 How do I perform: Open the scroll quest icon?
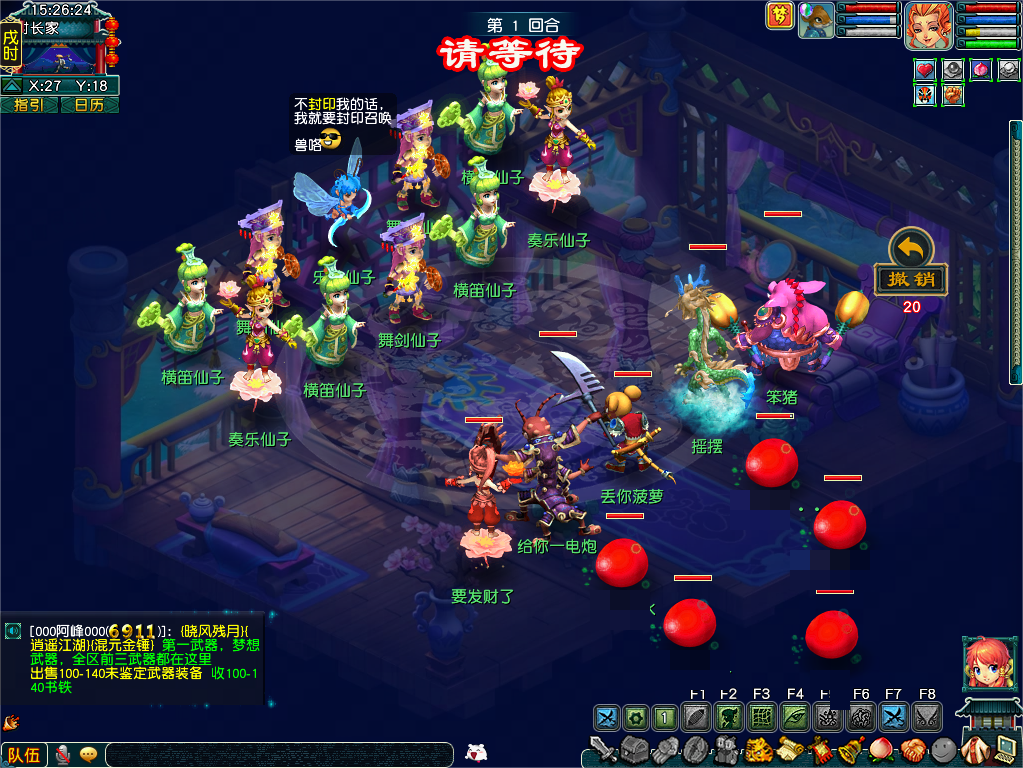(791, 749)
